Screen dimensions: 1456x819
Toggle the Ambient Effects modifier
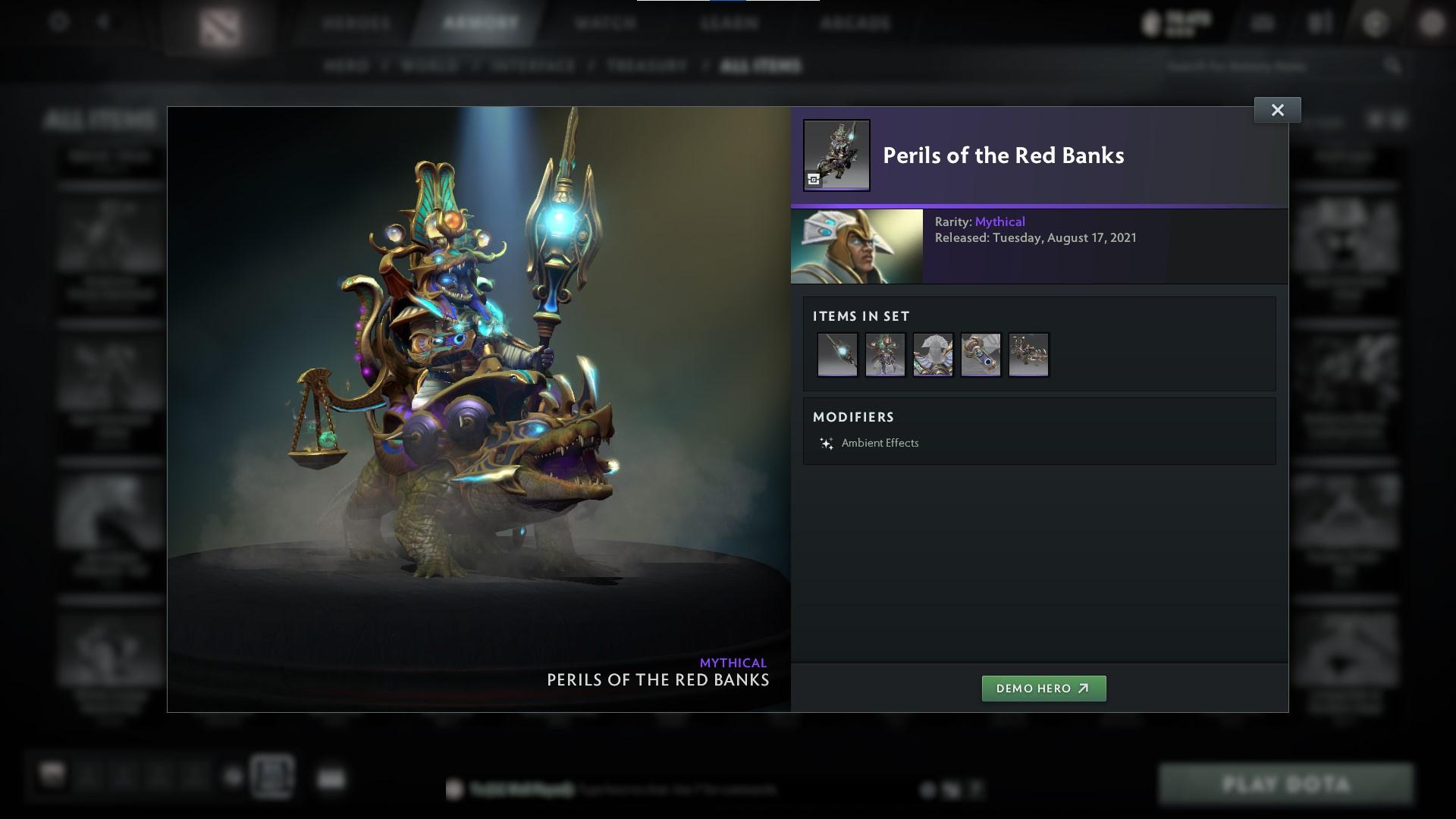(x=880, y=443)
